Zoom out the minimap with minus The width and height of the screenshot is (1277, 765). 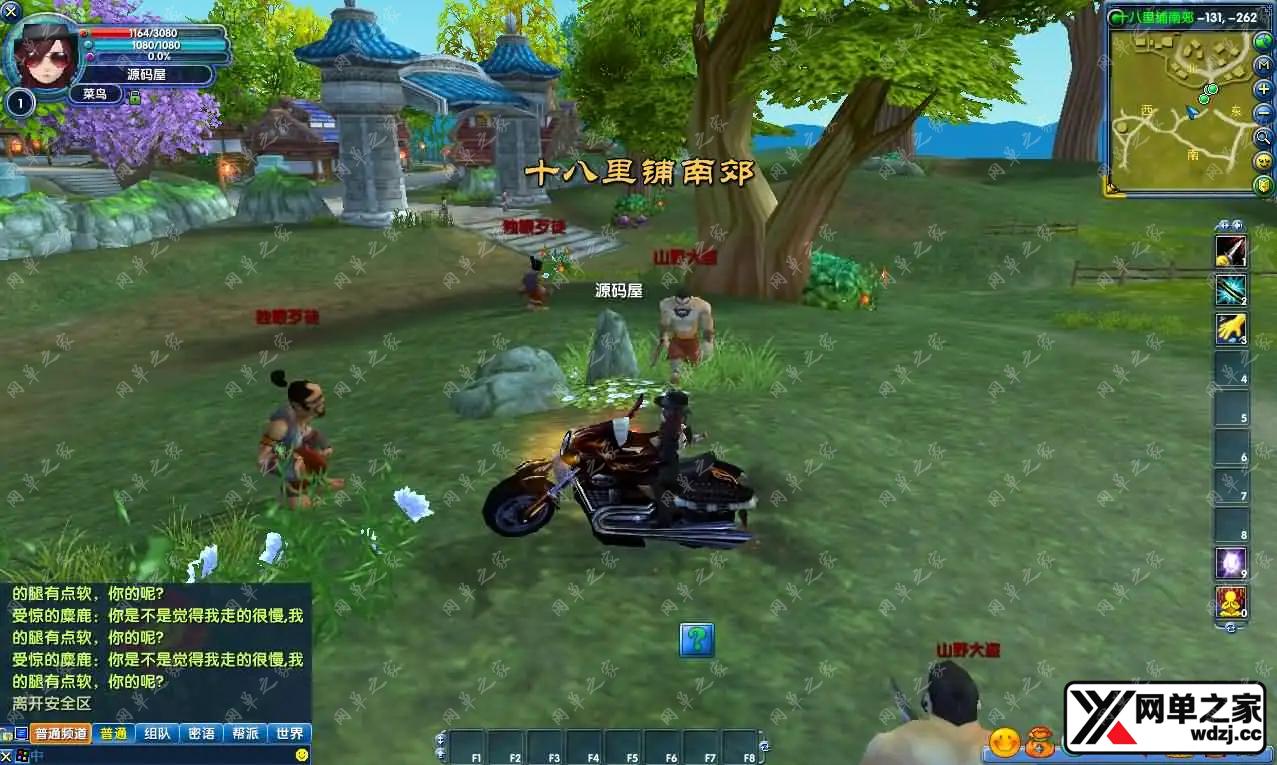click(x=1264, y=113)
